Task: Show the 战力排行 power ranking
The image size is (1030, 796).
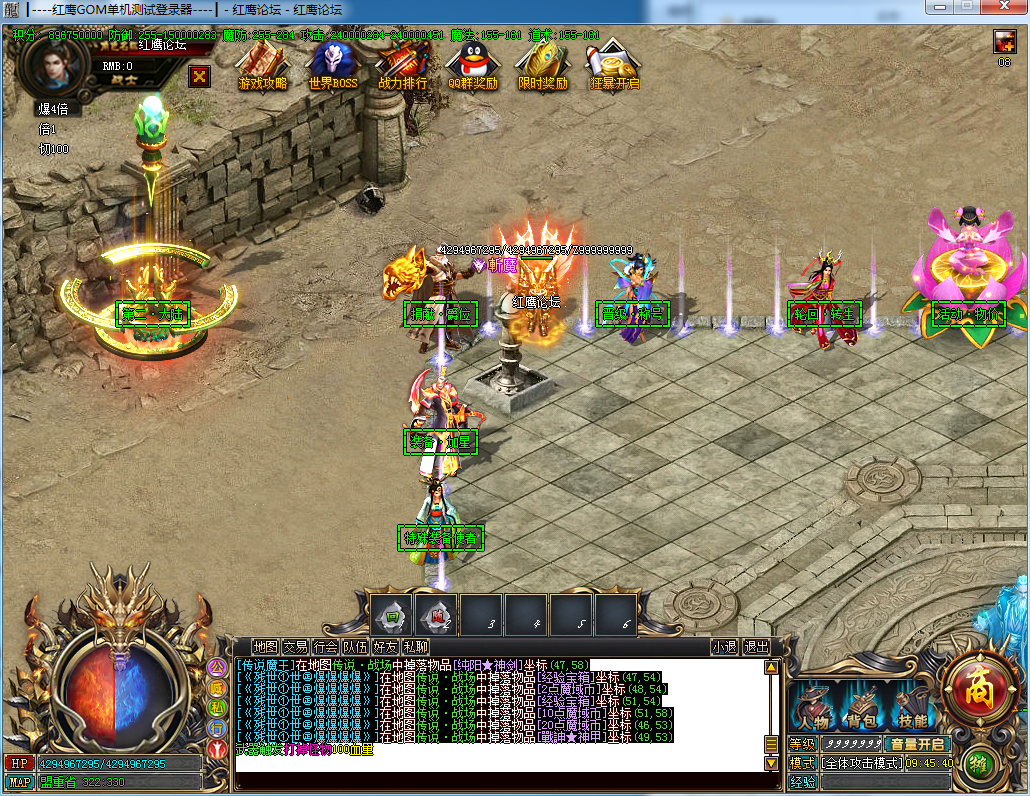Action: pos(402,66)
